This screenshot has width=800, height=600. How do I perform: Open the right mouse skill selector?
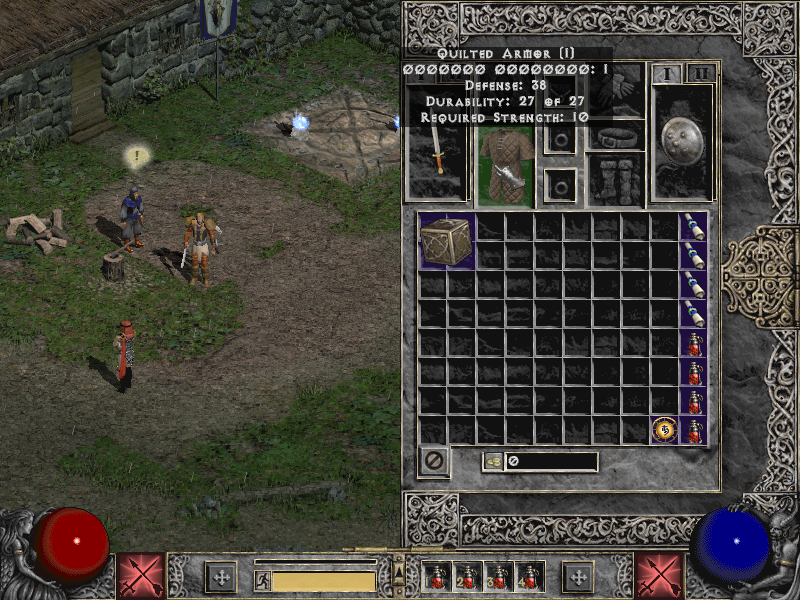(659, 576)
